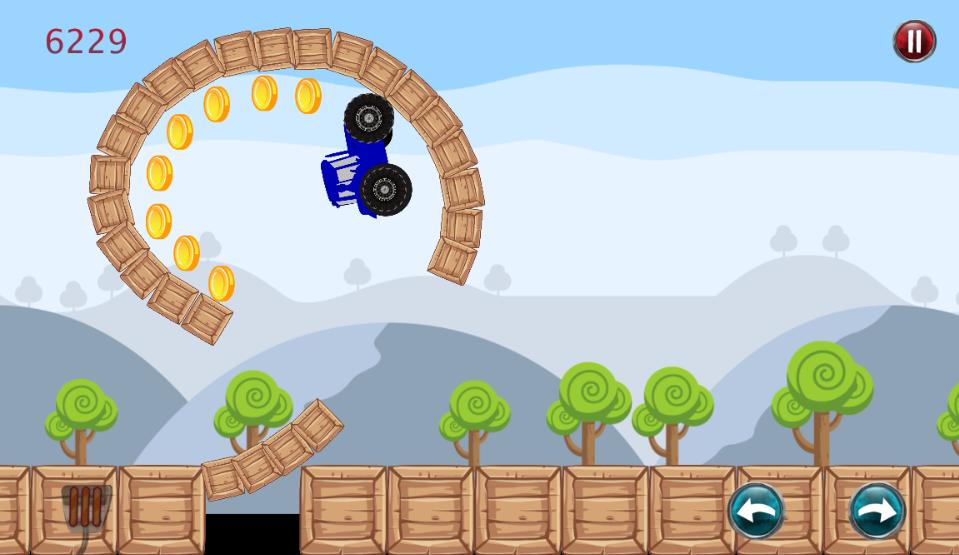Tap the right curved arrow button
Viewport: 959px width, 555px height.
coord(877,510)
